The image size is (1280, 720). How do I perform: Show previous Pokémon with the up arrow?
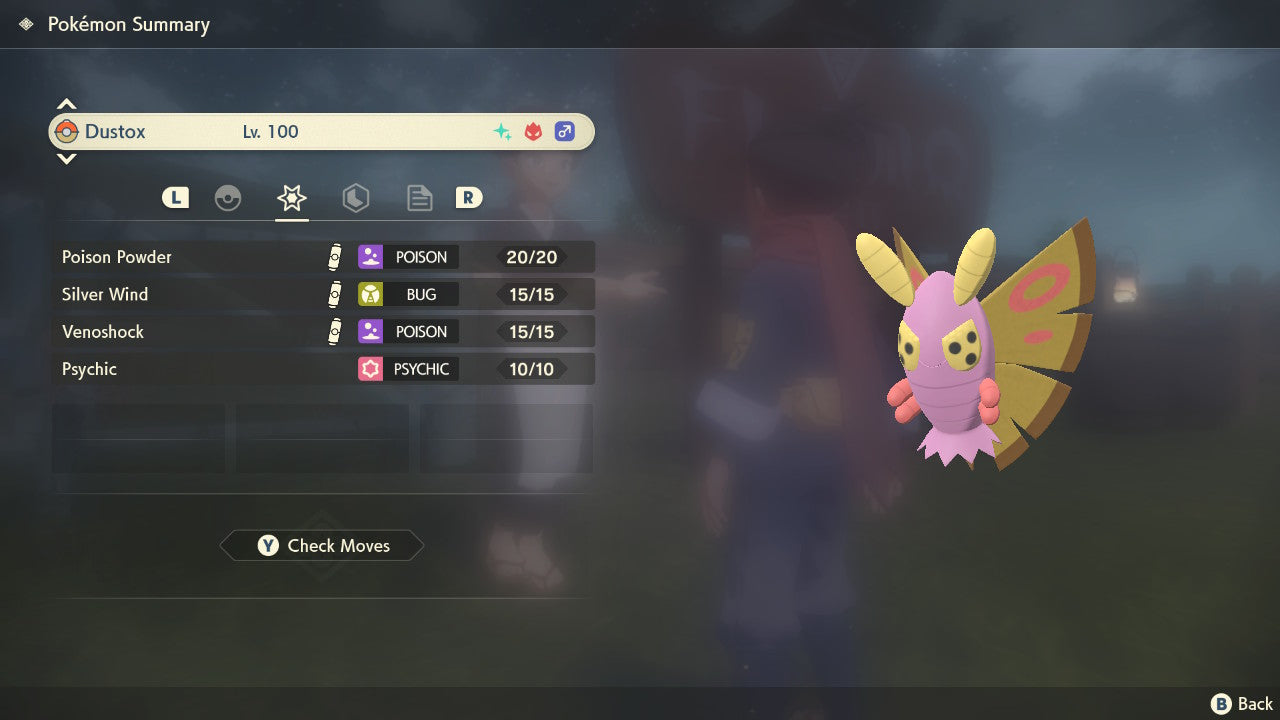66,104
